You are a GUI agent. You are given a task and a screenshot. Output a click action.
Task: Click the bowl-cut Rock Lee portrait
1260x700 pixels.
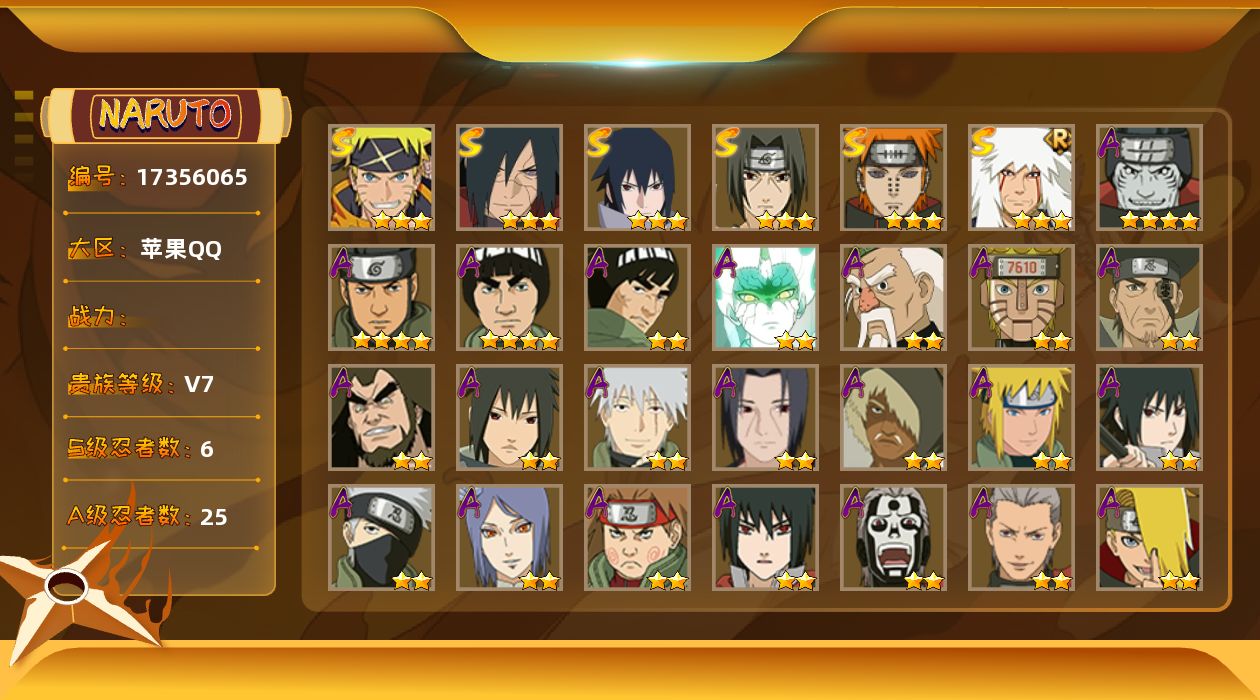click(x=509, y=297)
